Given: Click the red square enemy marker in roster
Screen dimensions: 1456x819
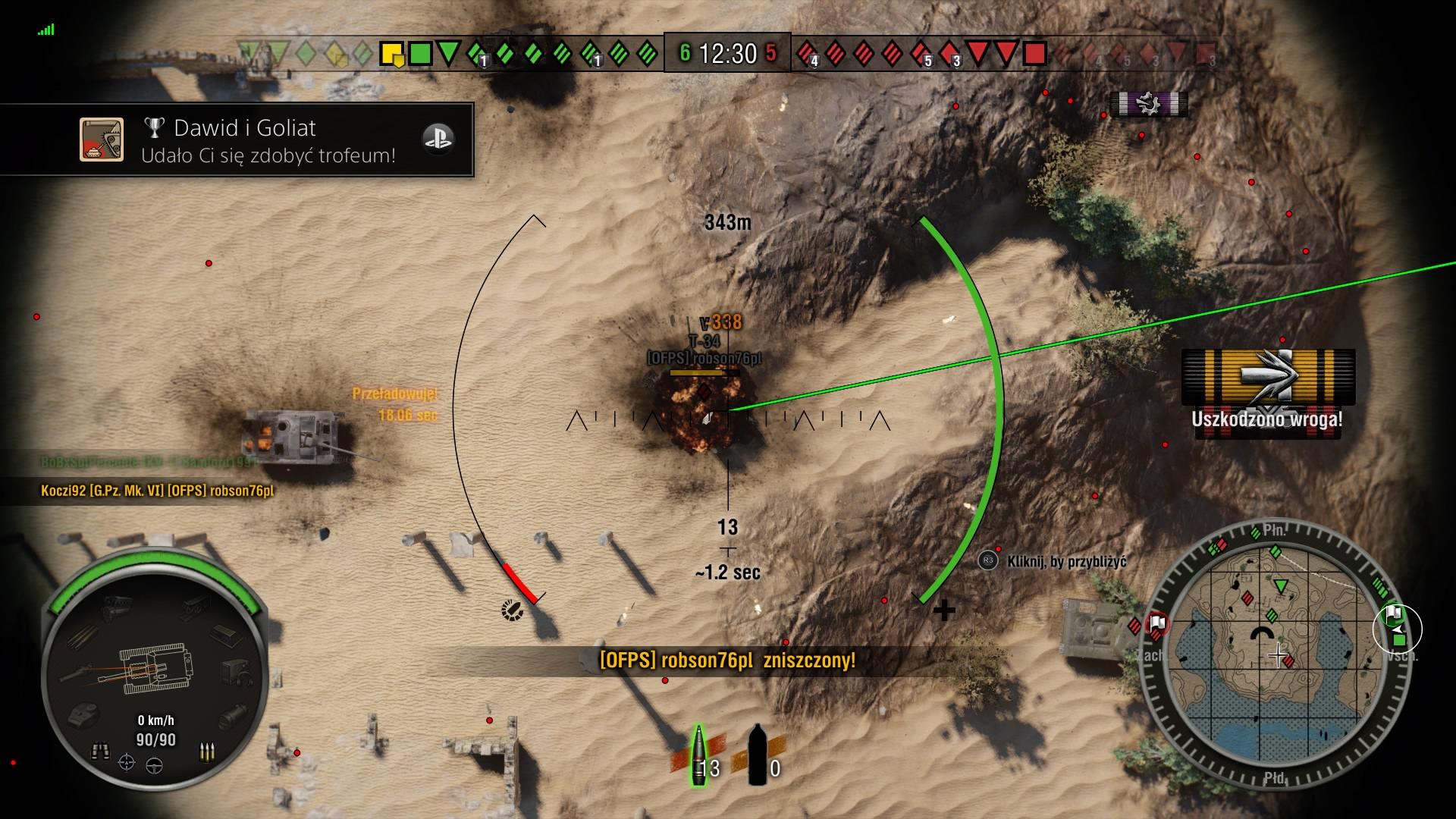Looking at the screenshot, I should pos(1034,54).
